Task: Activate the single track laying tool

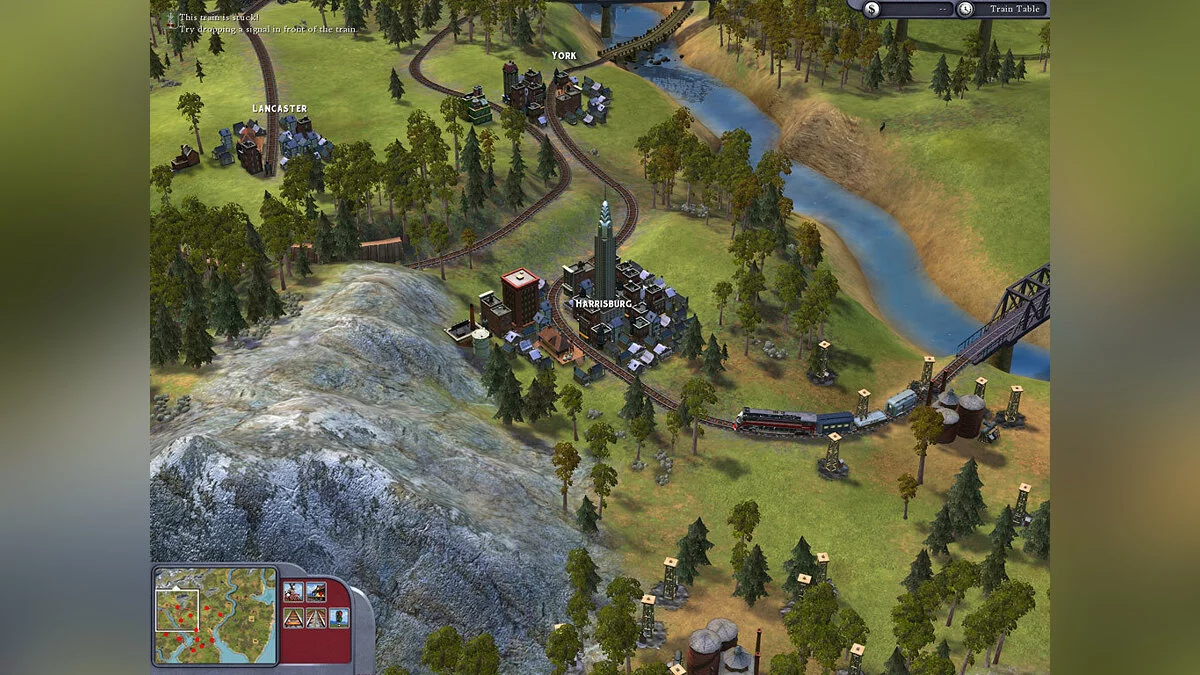Action: point(293,618)
